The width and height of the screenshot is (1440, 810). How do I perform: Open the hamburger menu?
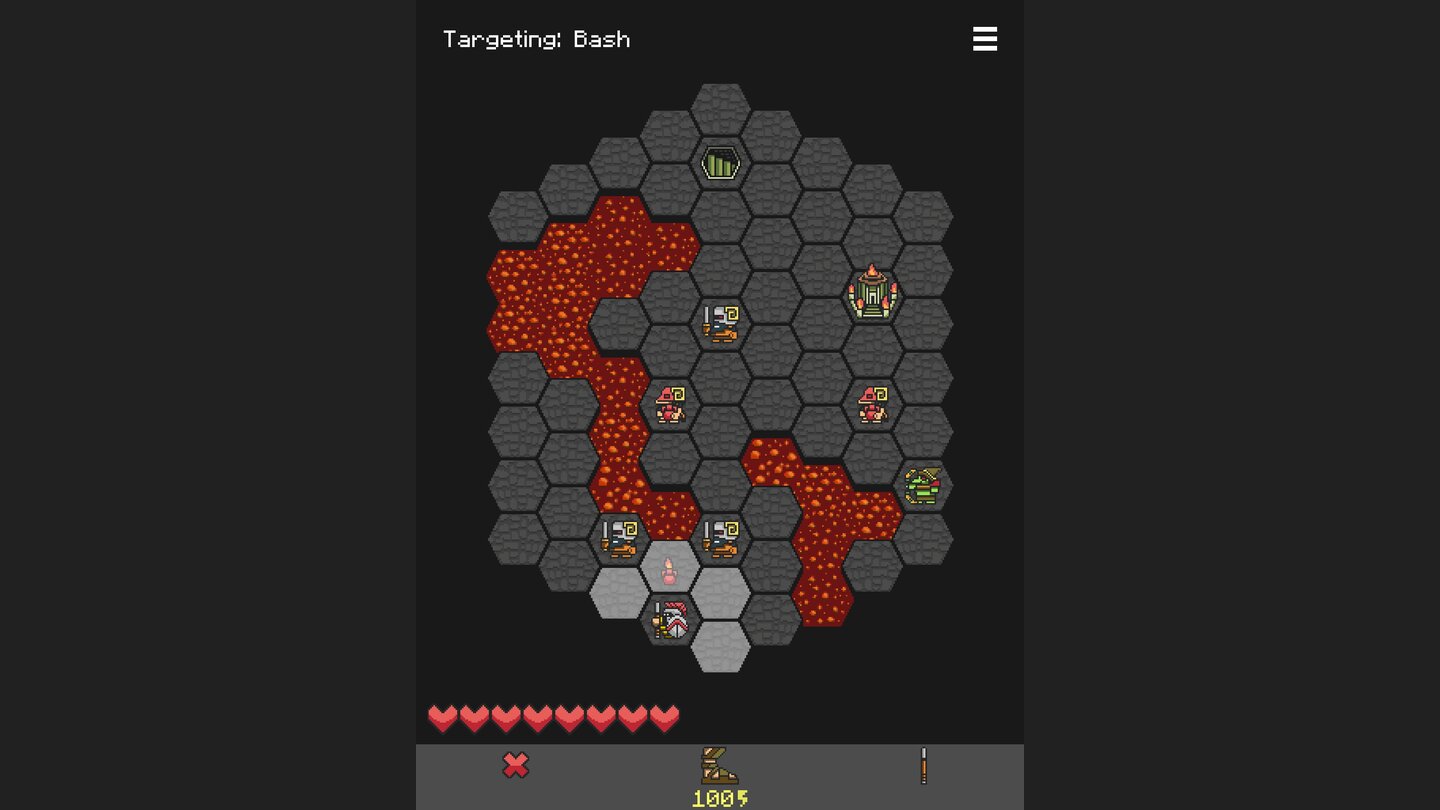985,39
